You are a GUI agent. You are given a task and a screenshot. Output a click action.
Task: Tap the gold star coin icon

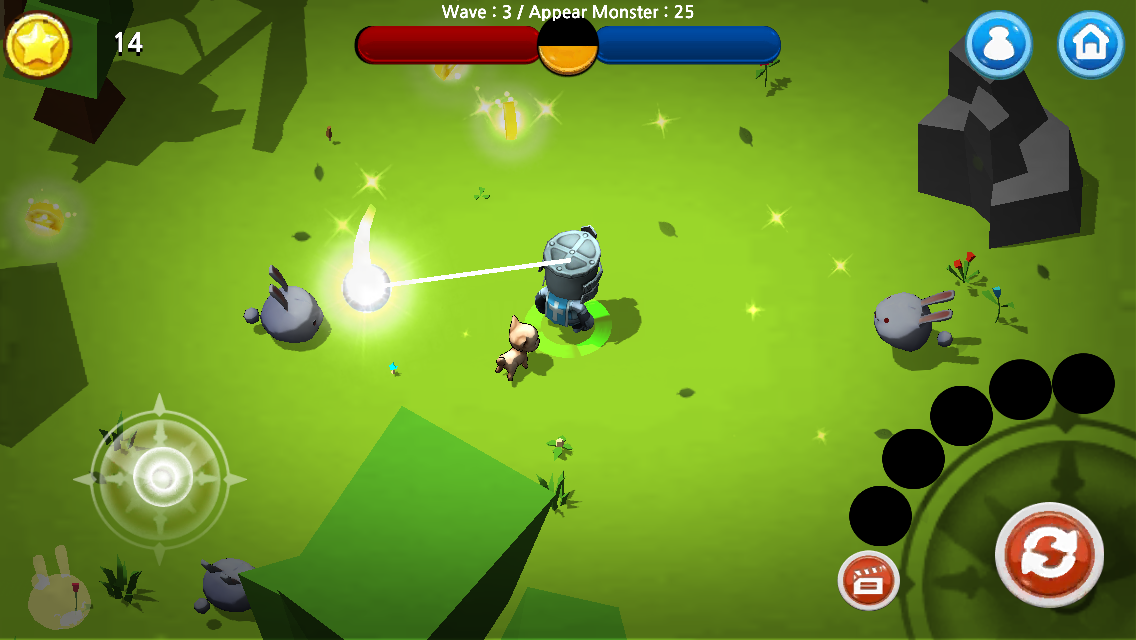pyautogui.click(x=38, y=44)
